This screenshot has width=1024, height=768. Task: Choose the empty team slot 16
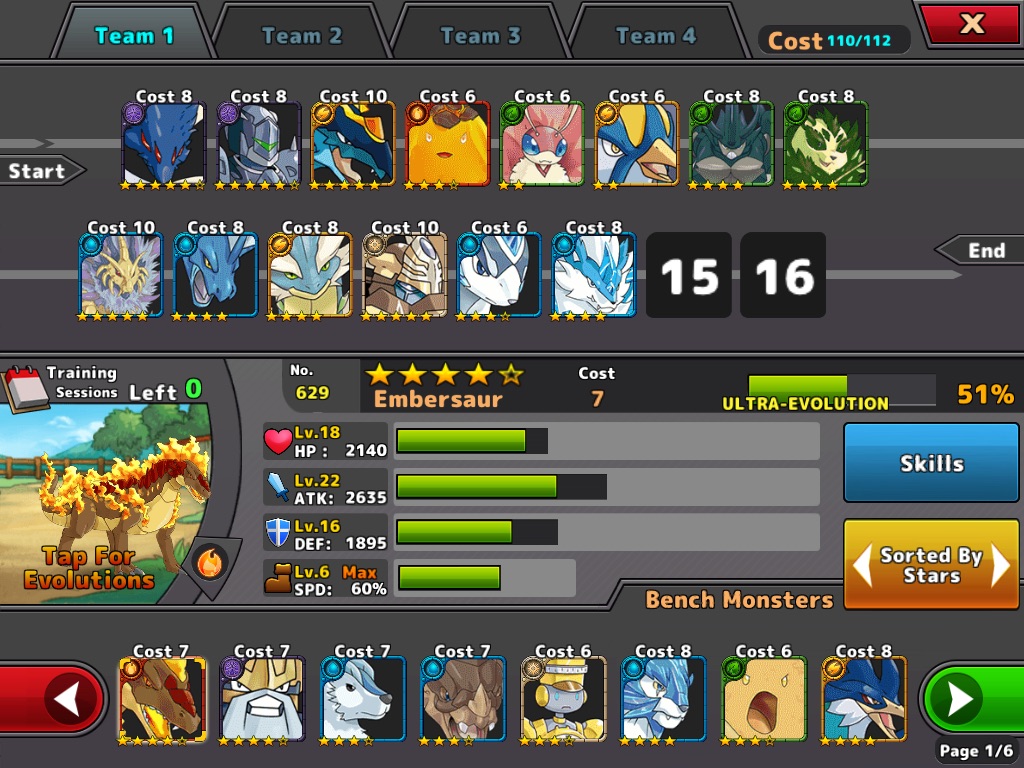tap(783, 276)
